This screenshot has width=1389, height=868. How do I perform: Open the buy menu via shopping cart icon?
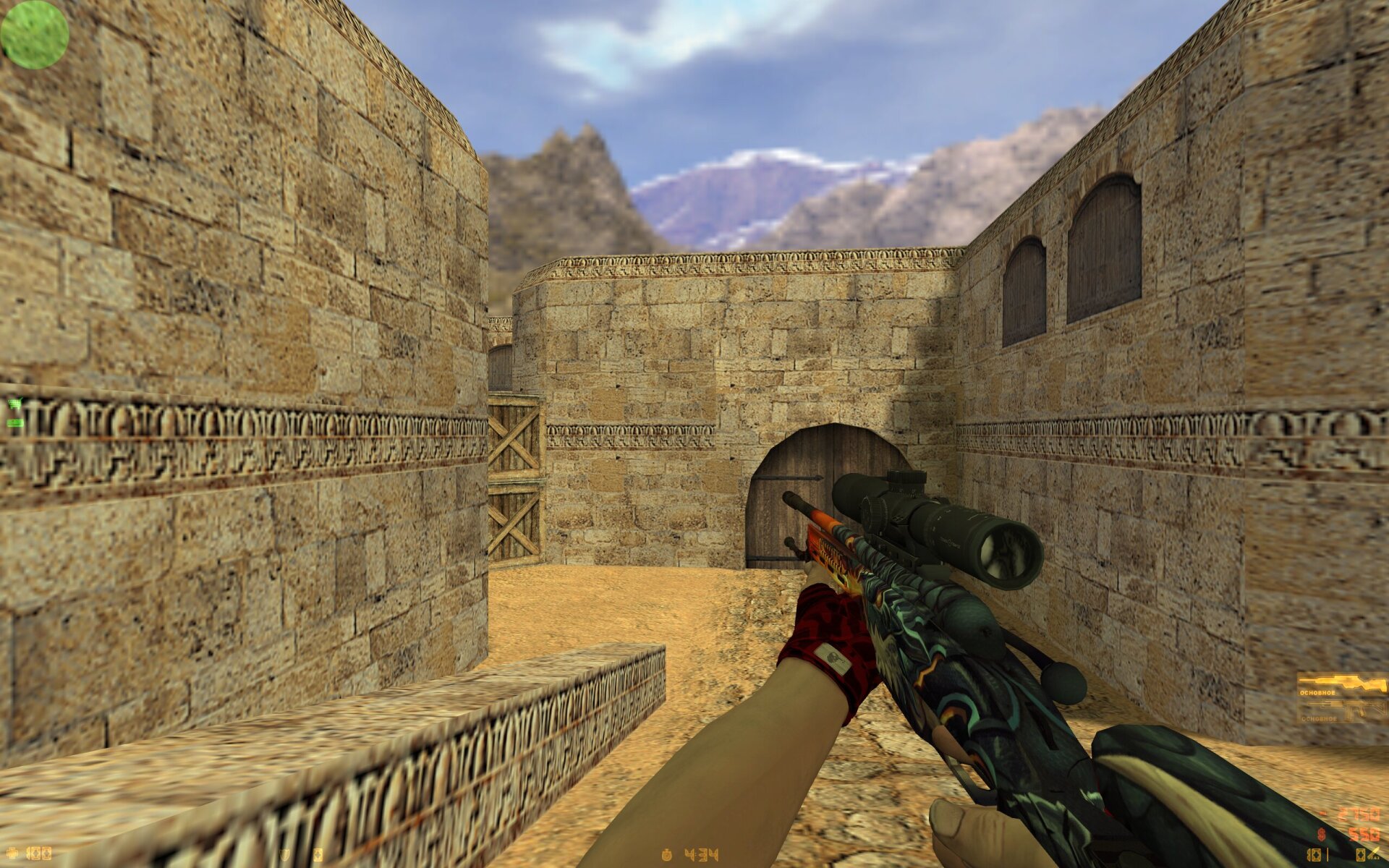coord(14,404)
